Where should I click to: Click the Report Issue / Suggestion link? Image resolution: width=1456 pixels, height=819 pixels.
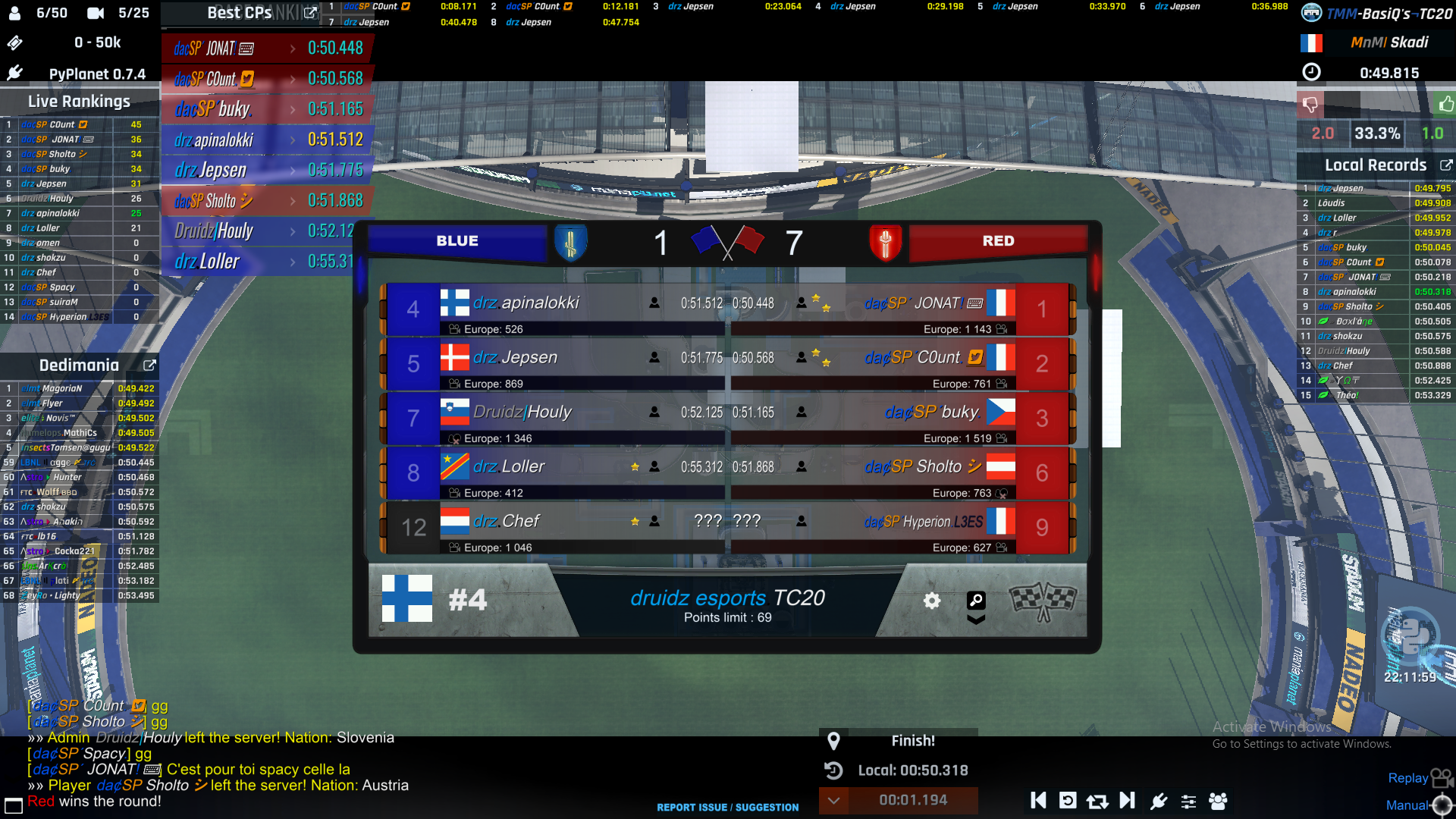pos(727,808)
